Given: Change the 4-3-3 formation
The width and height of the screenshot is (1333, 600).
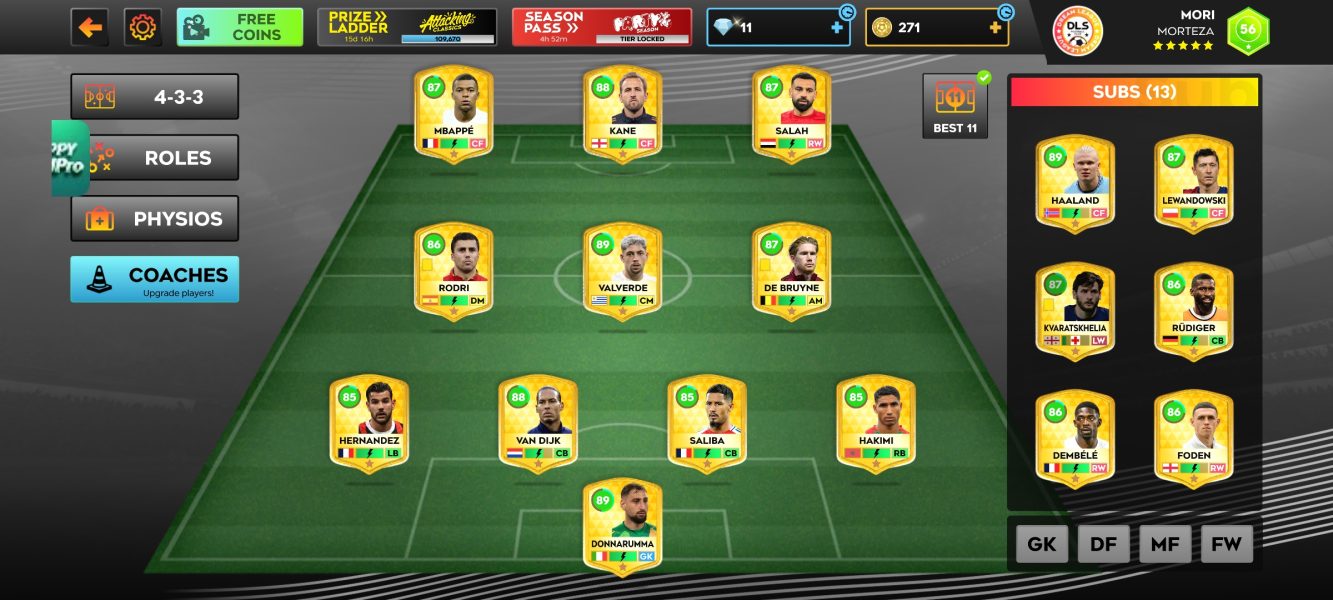Looking at the screenshot, I should pyautogui.click(x=155, y=97).
